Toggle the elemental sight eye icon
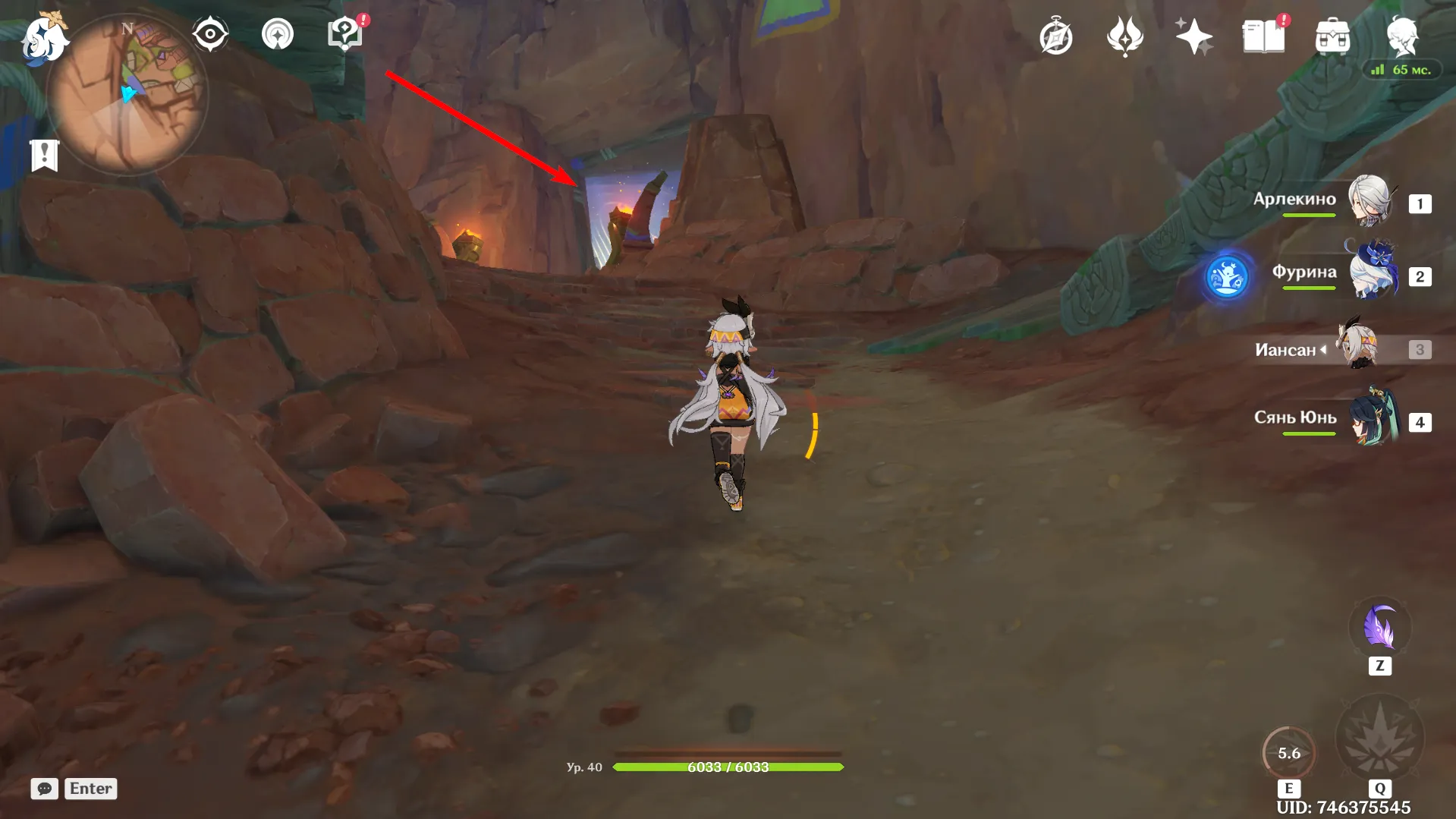This screenshot has height=819, width=1456. pos(210,34)
